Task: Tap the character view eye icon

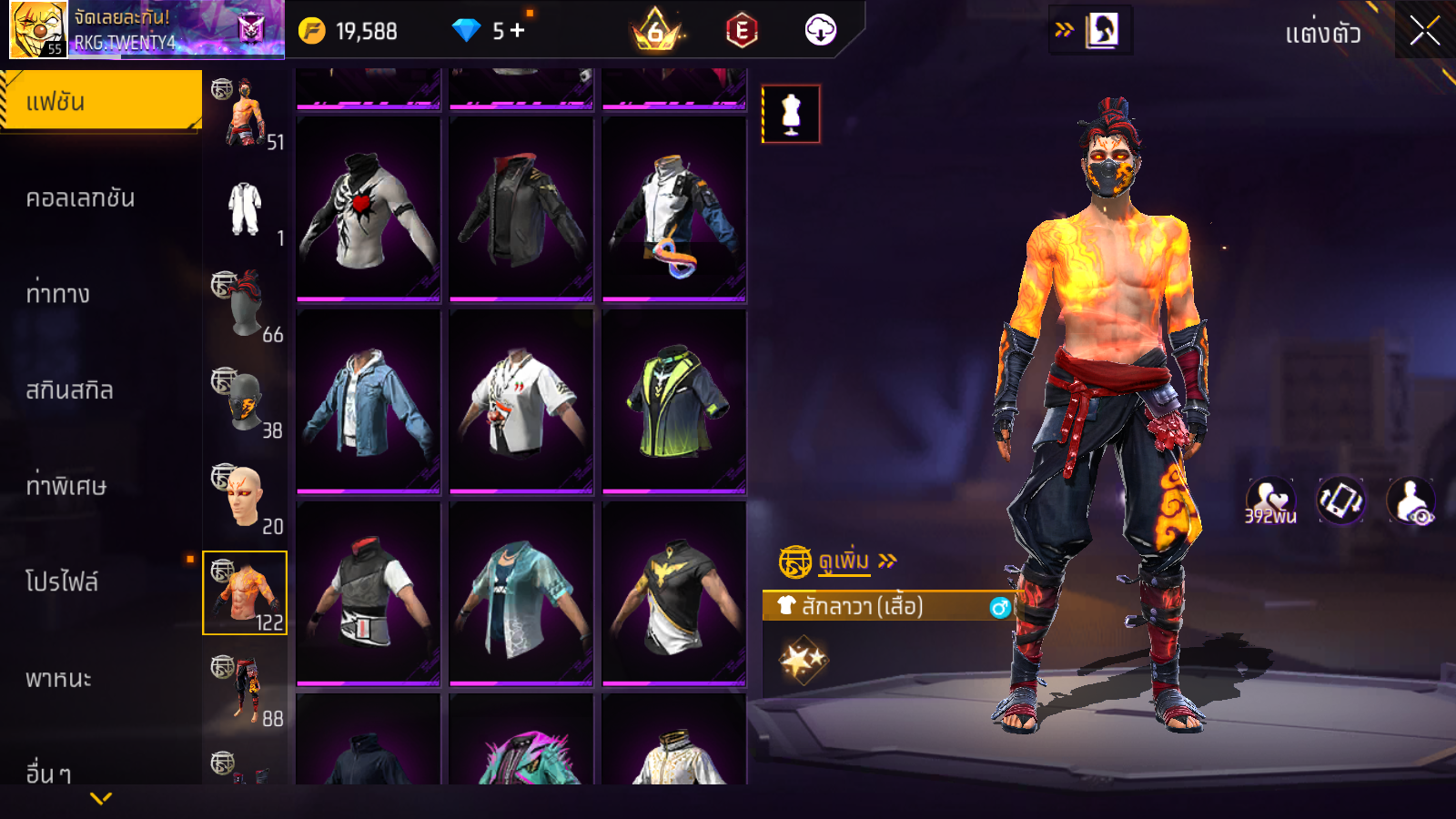Action: click(1410, 501)
